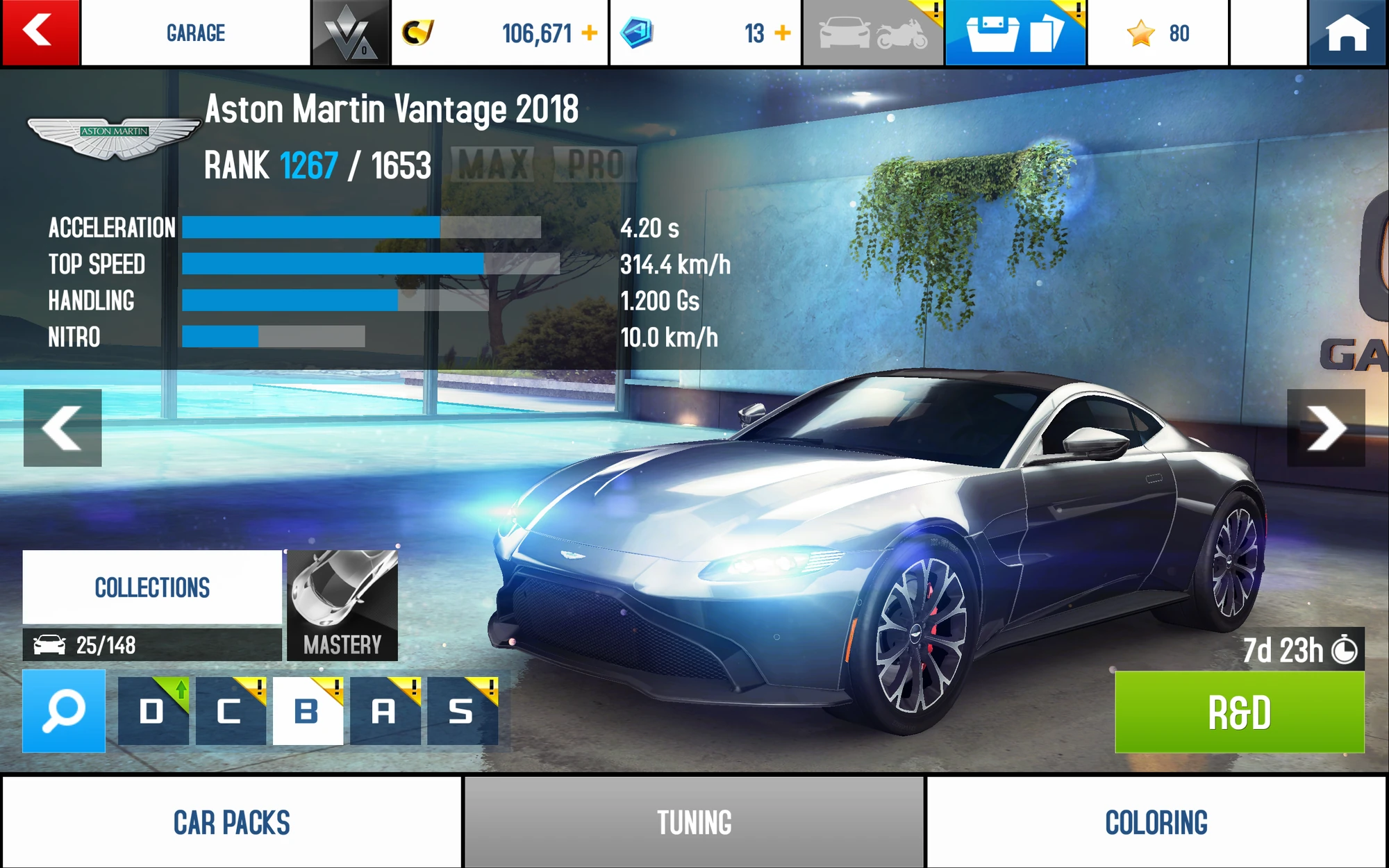The width and height of the screenshot is (1389, 868).
Task: Search cars with the magnifier button
Action: 64,710
